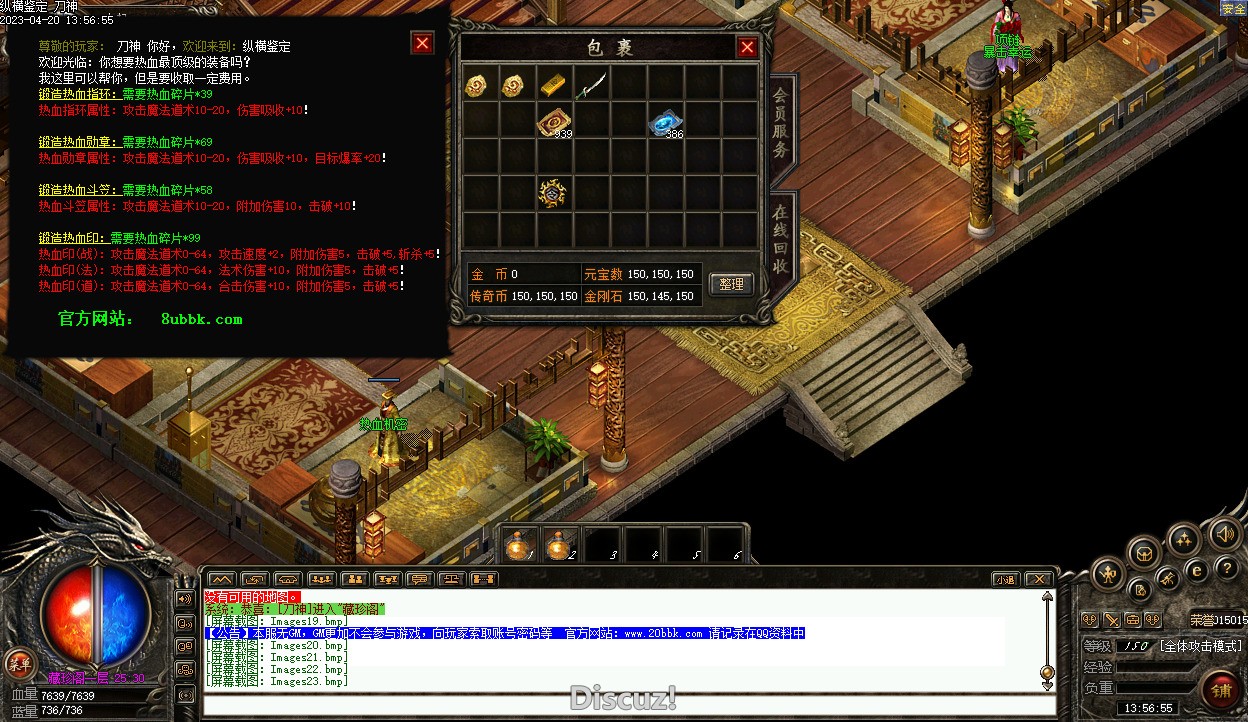Select the flaming sun emblem item
Image resolution: width=1248 pixels, height=722 pixels.
[x=552, y=193]
